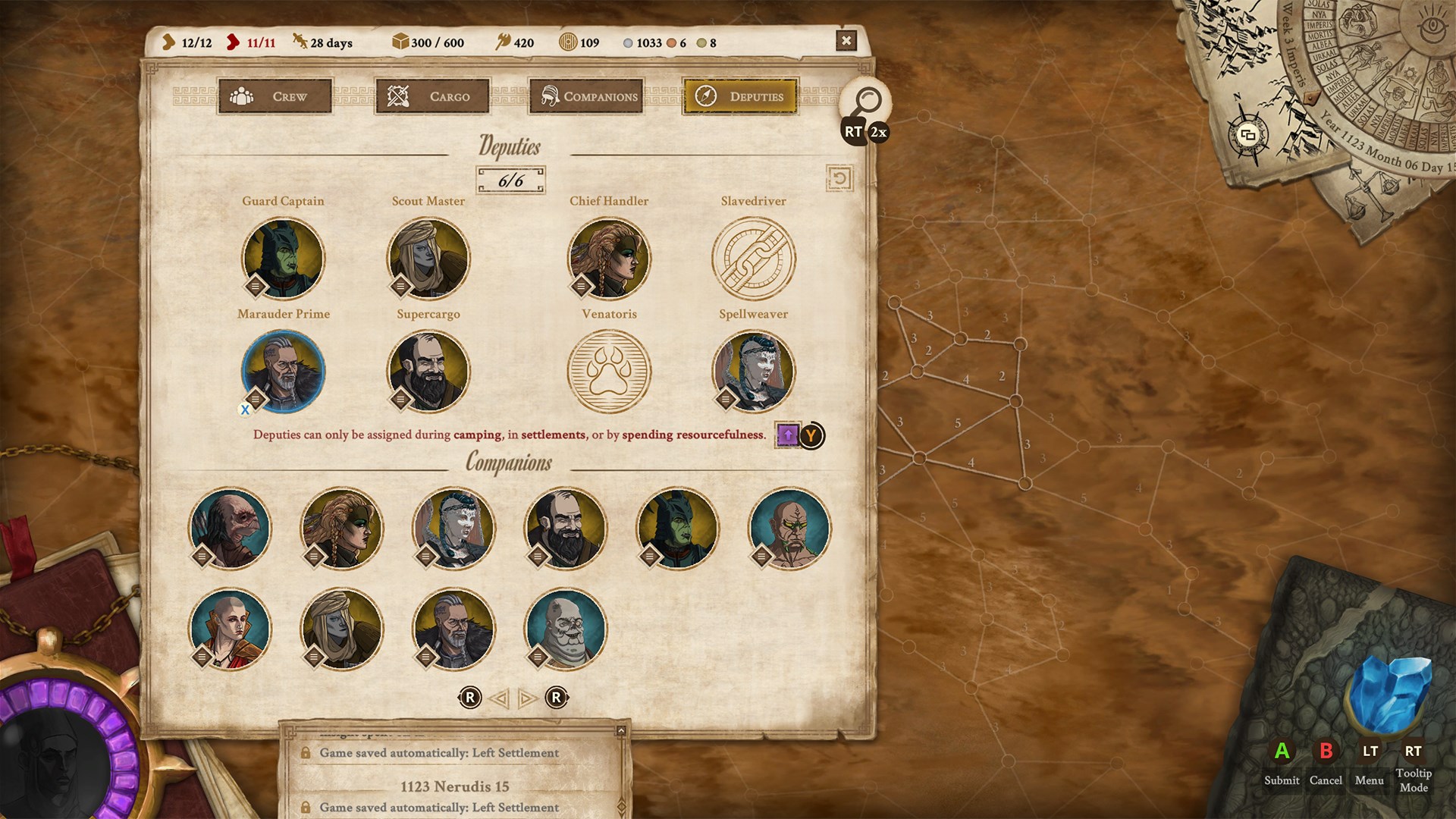Pick the red-collared pale woman companion
1456x819 pixels.
pyautogui.click(x=230, y=629)
